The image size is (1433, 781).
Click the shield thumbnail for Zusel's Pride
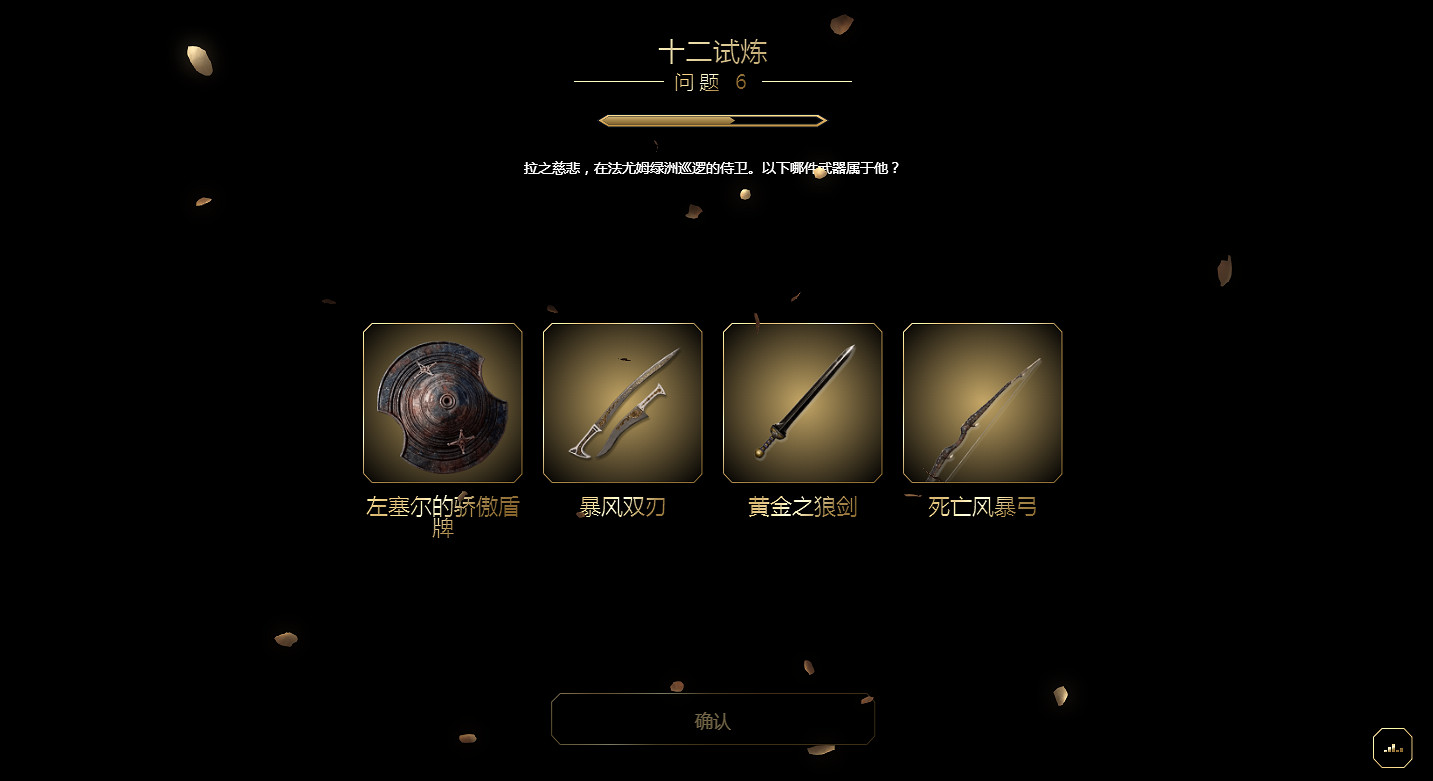(442, 403)
